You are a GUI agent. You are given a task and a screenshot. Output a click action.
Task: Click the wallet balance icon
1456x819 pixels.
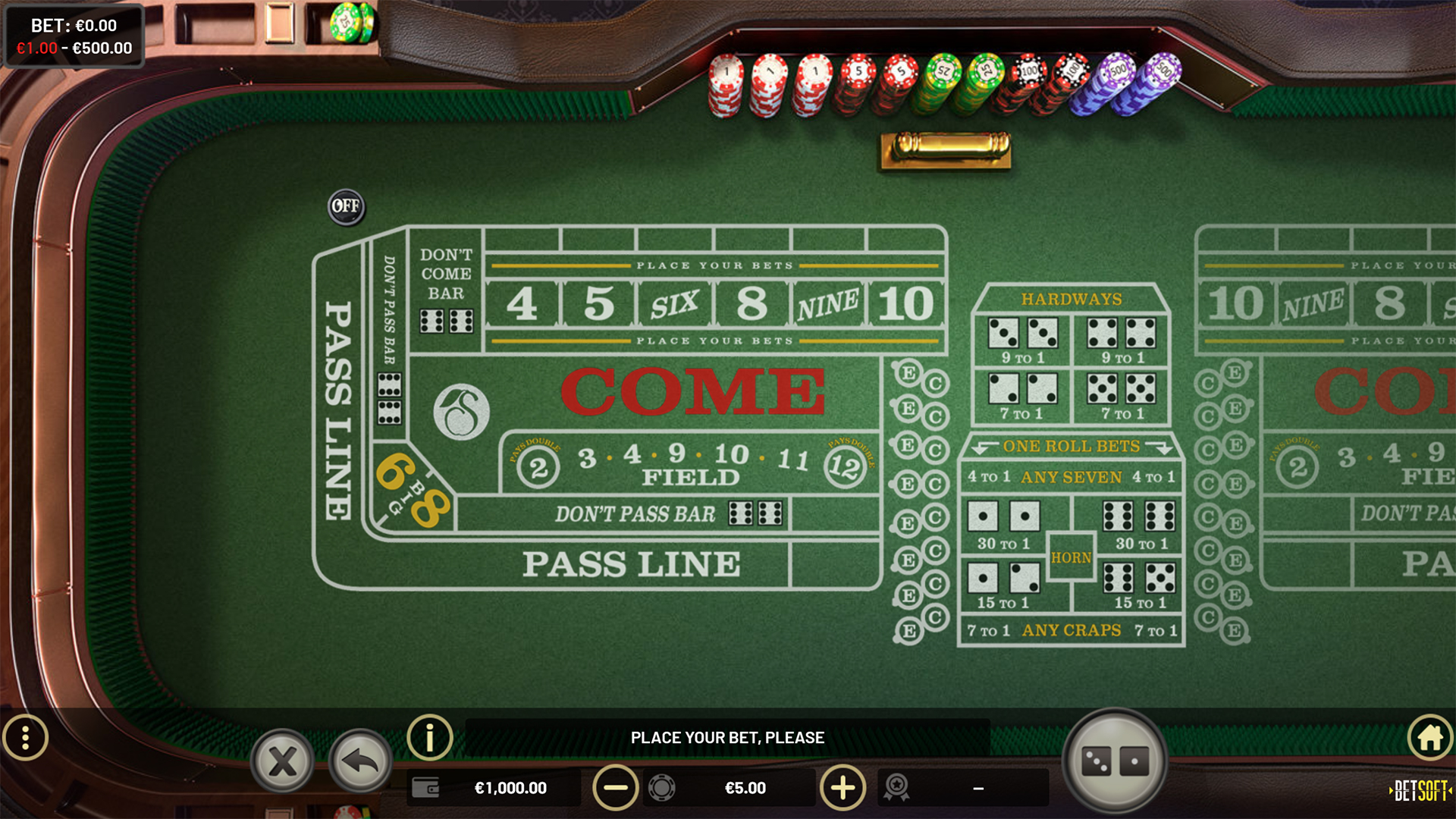coord(427,788)
